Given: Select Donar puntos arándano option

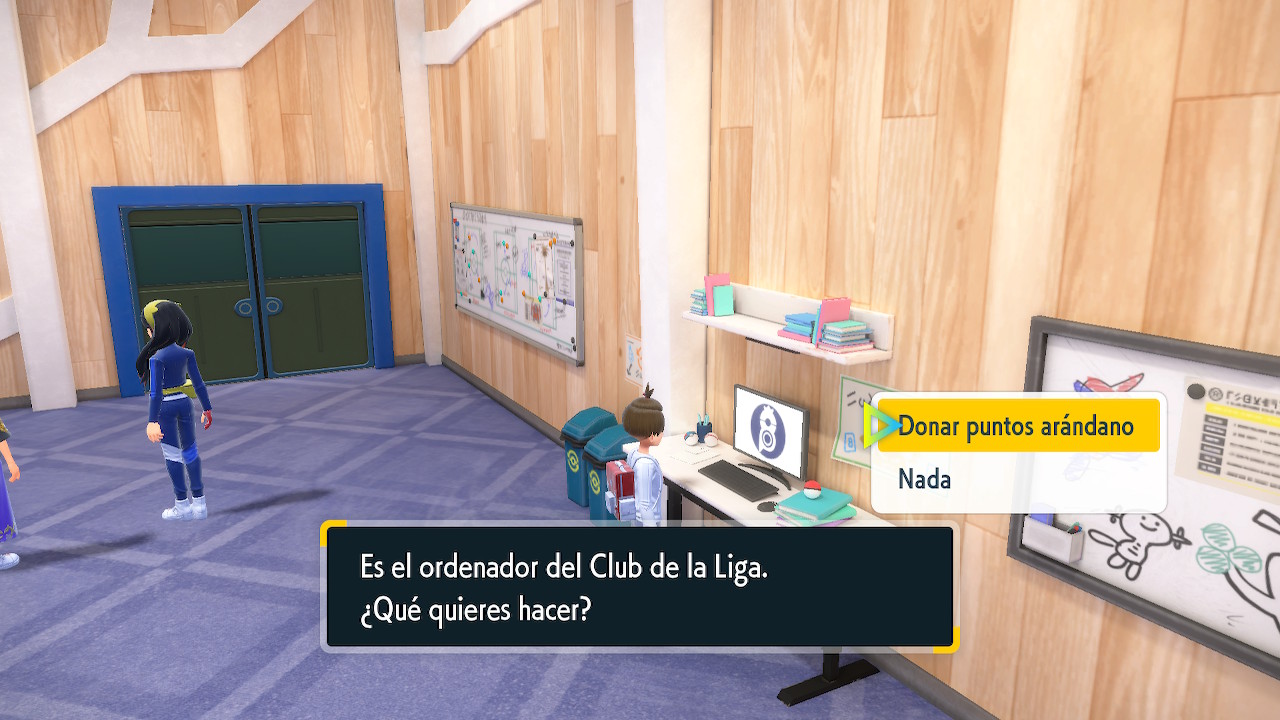Looking at the screenshot, I should (1016, 427).
